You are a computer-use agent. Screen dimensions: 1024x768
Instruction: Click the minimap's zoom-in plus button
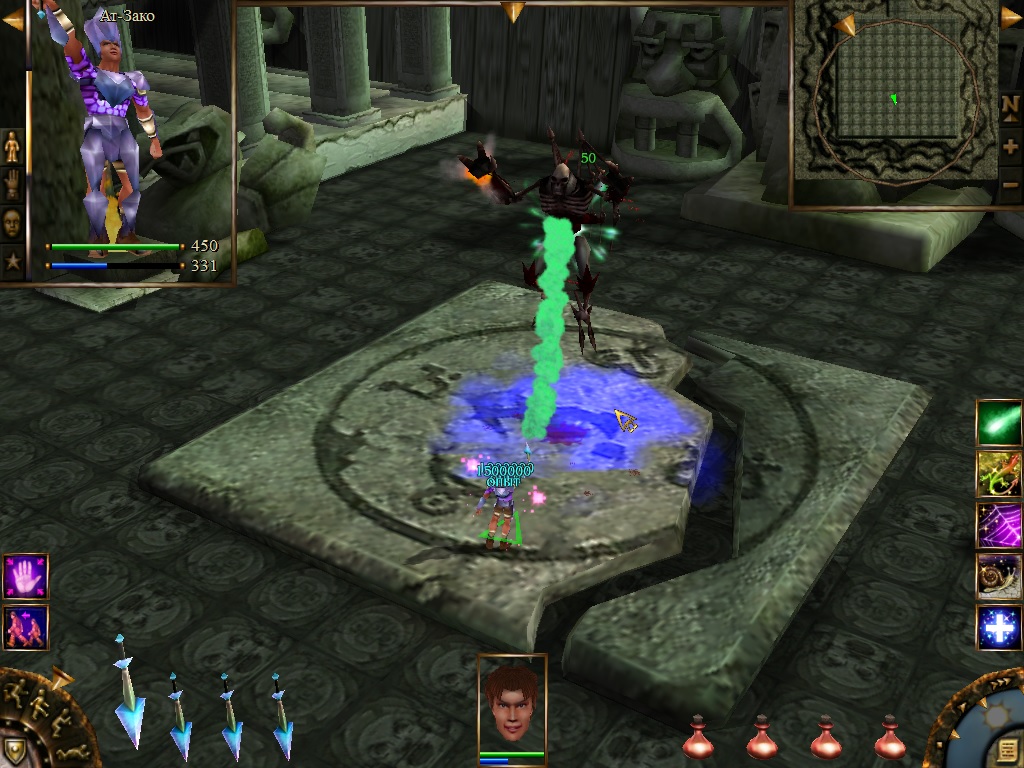point(1010,146)
